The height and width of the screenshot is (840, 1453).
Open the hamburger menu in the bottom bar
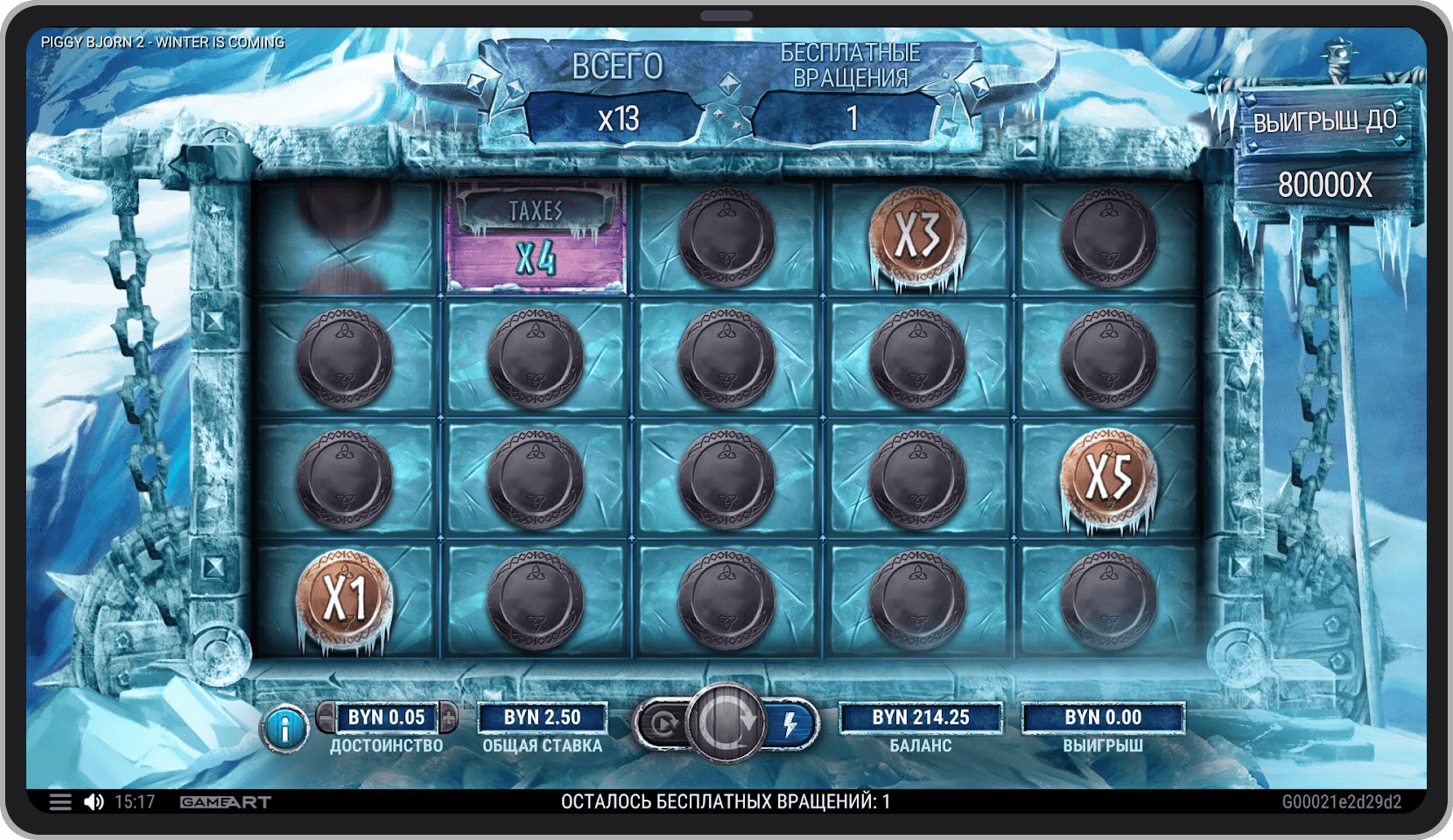(x=60, y=801)
